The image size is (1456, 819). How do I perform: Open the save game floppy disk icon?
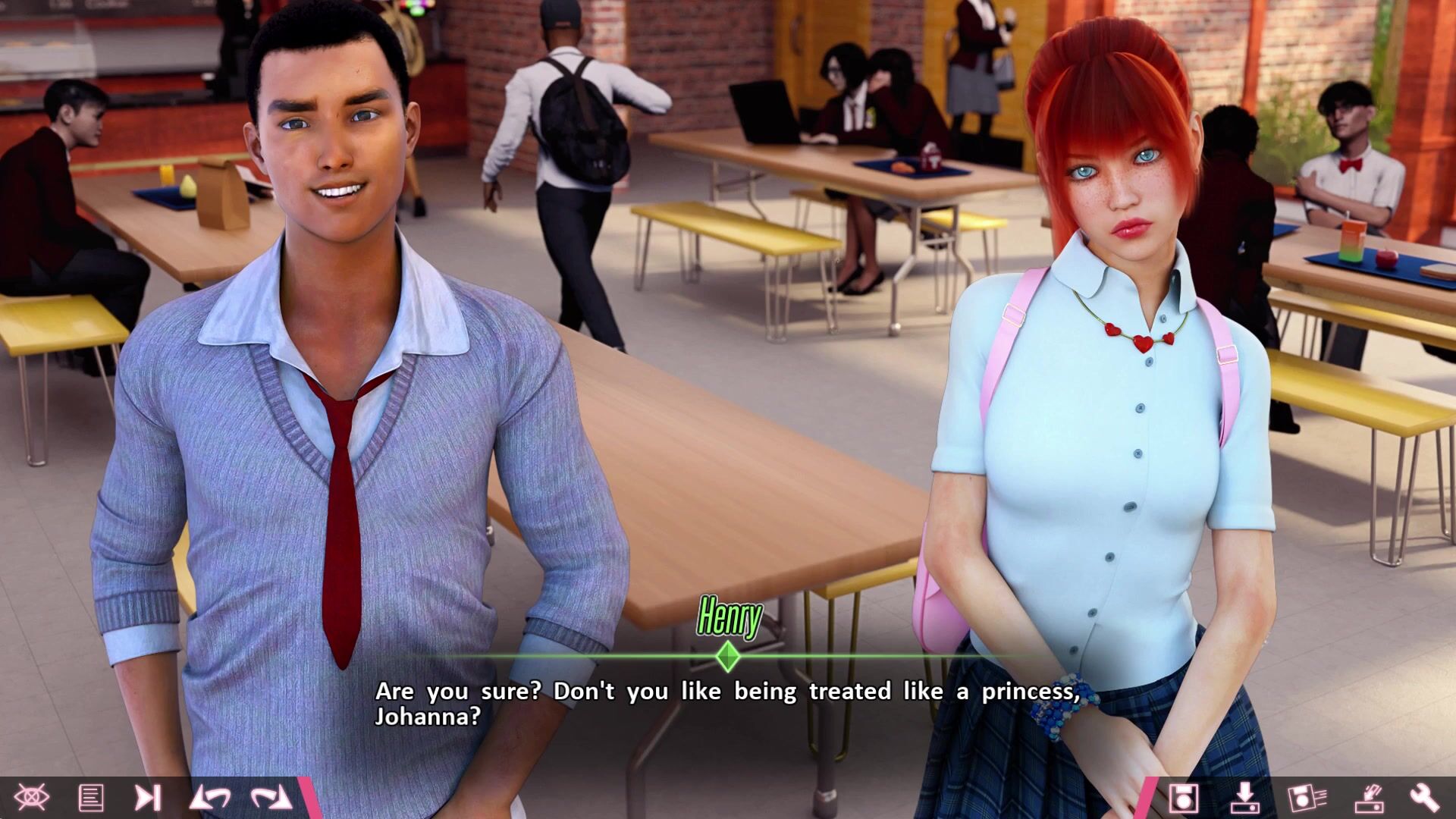pyautogui.click(x=1183, y=798)
